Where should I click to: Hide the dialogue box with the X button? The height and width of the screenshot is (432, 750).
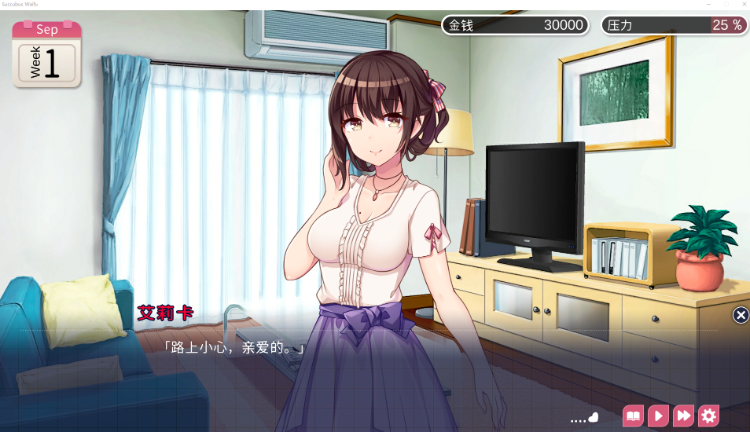(741, 315)
